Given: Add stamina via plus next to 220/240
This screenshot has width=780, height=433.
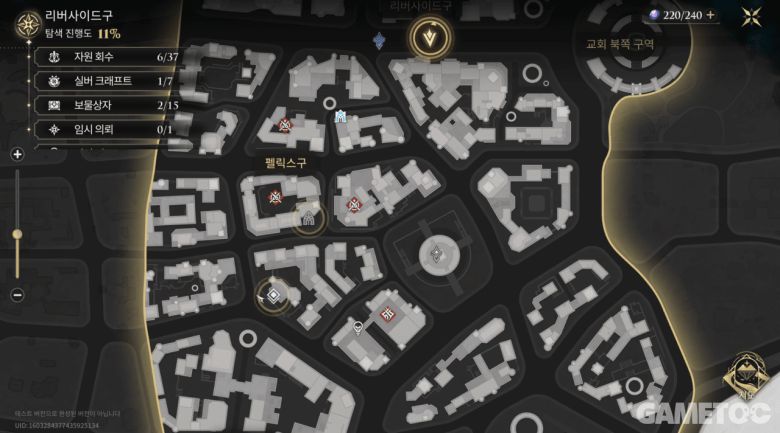Looking at the screenshot, I should tap(711, 15).
